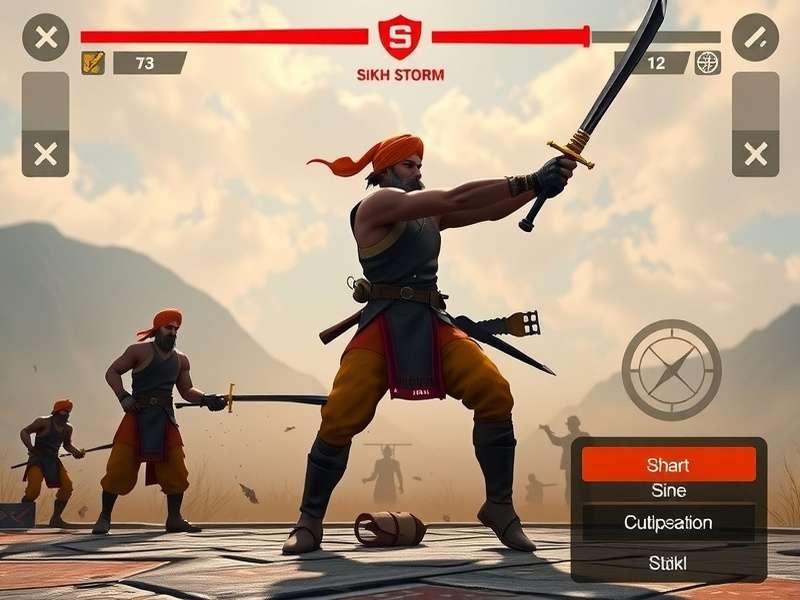Select the Stükl menu entry

click(668, 563)
